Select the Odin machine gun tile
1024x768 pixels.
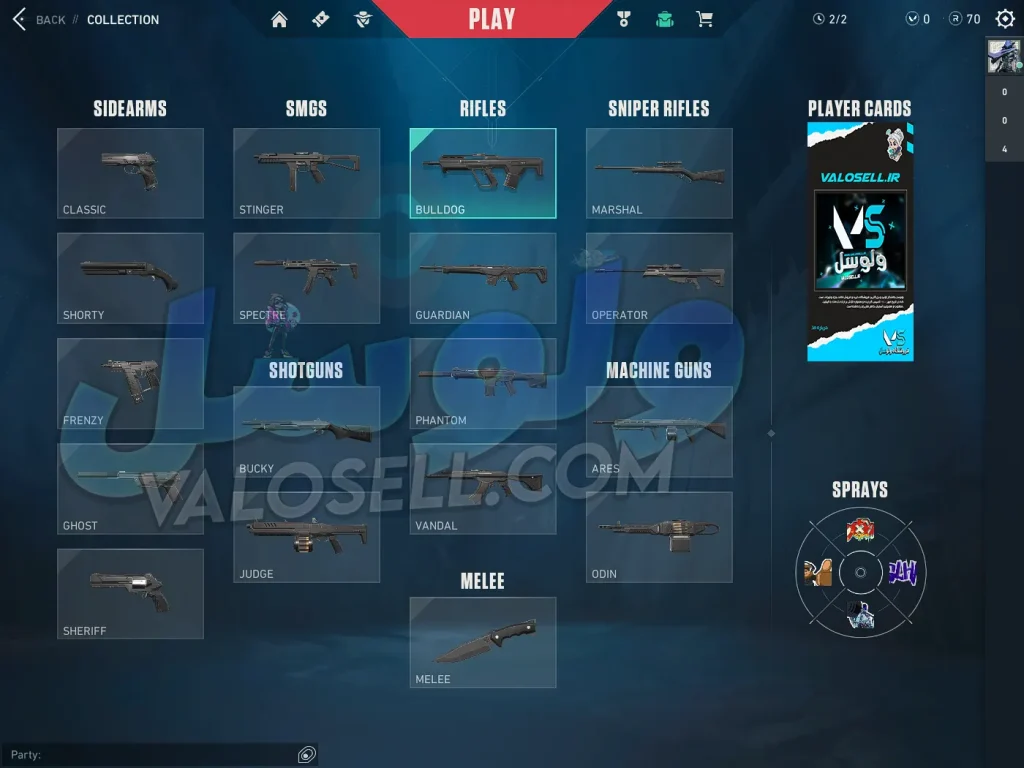659,537
